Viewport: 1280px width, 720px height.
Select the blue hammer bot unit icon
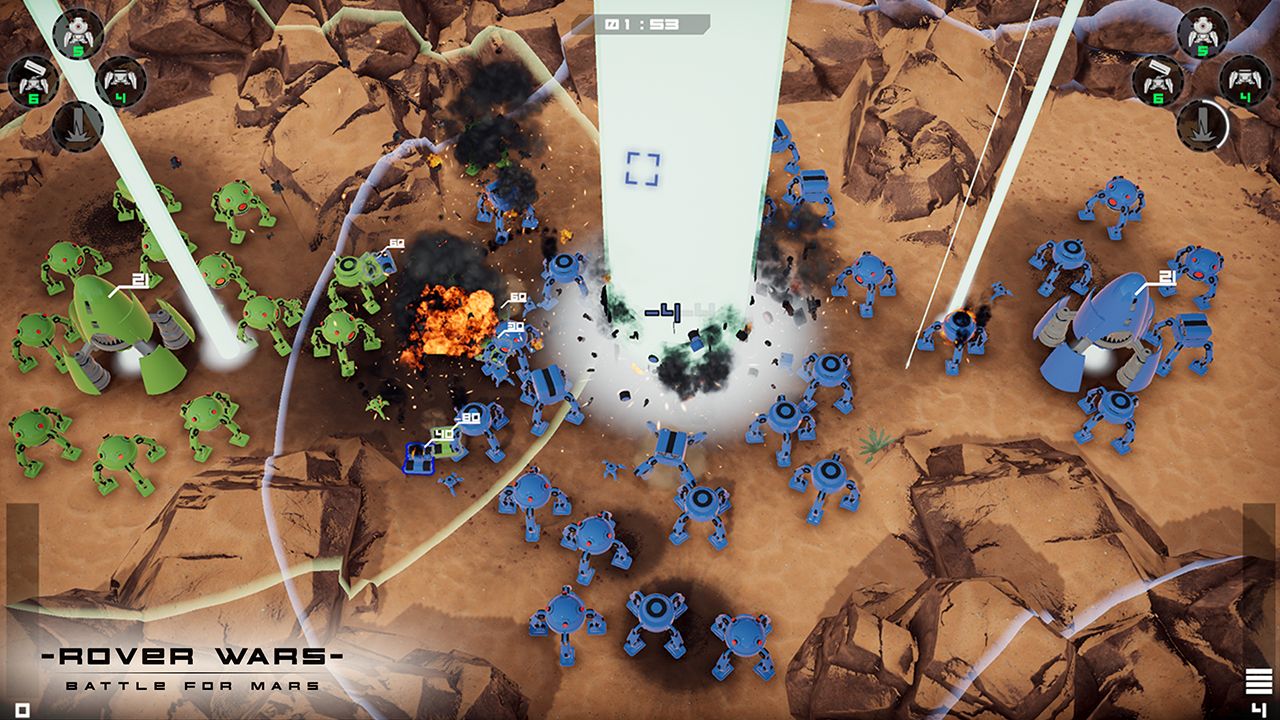(1158, 80)
